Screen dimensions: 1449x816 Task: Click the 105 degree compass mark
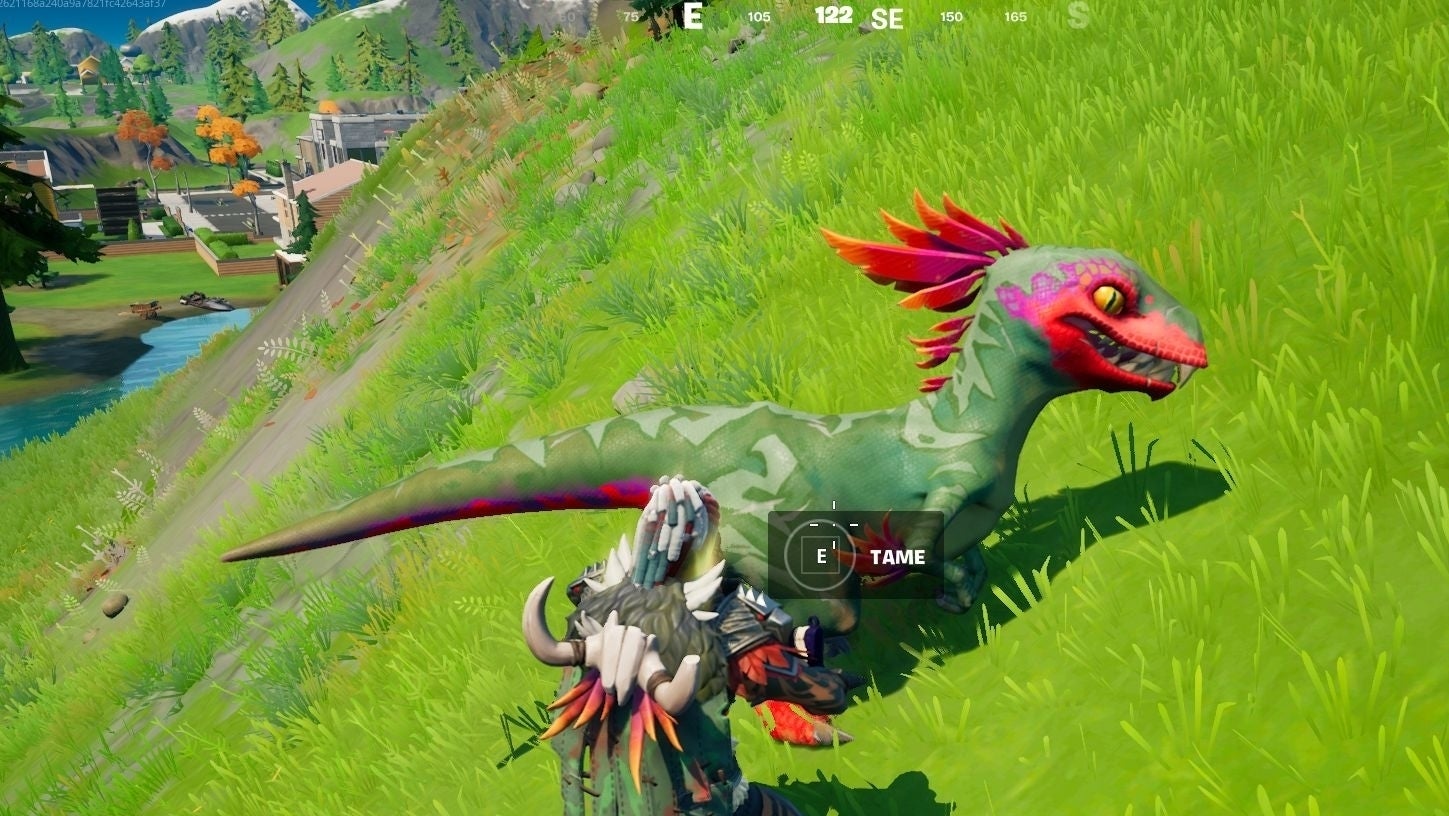coord(758,17)
